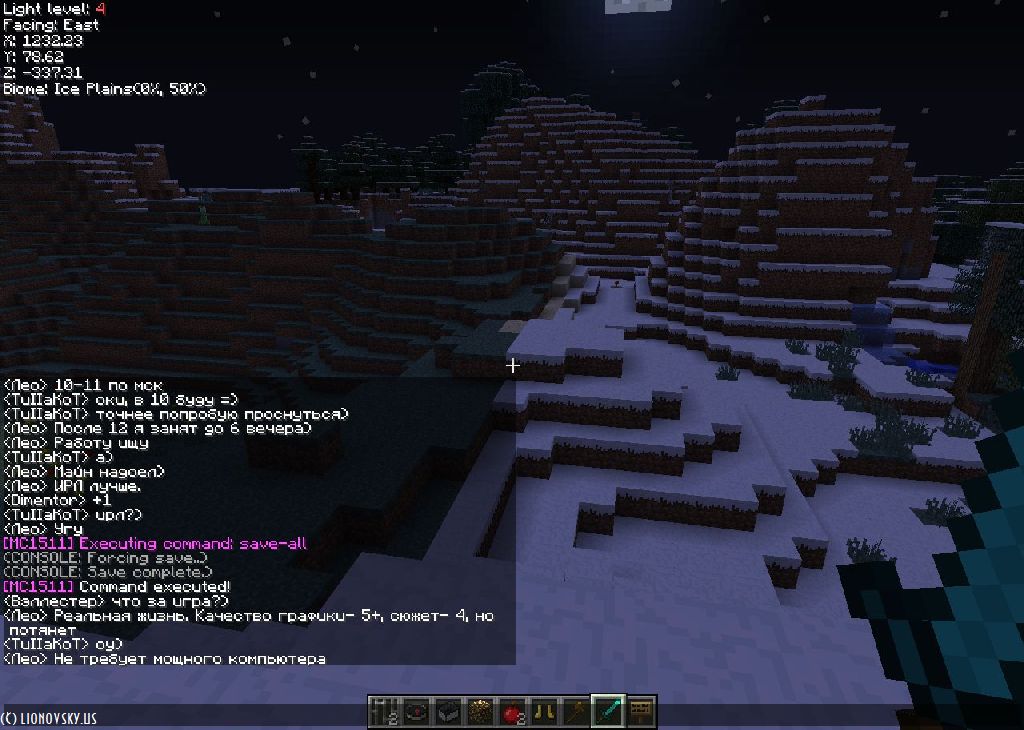The width and height of the screenshot is (1024, 730).
Task: Select the wooden sign hotbar slot
Action: [x=640, y=711]
